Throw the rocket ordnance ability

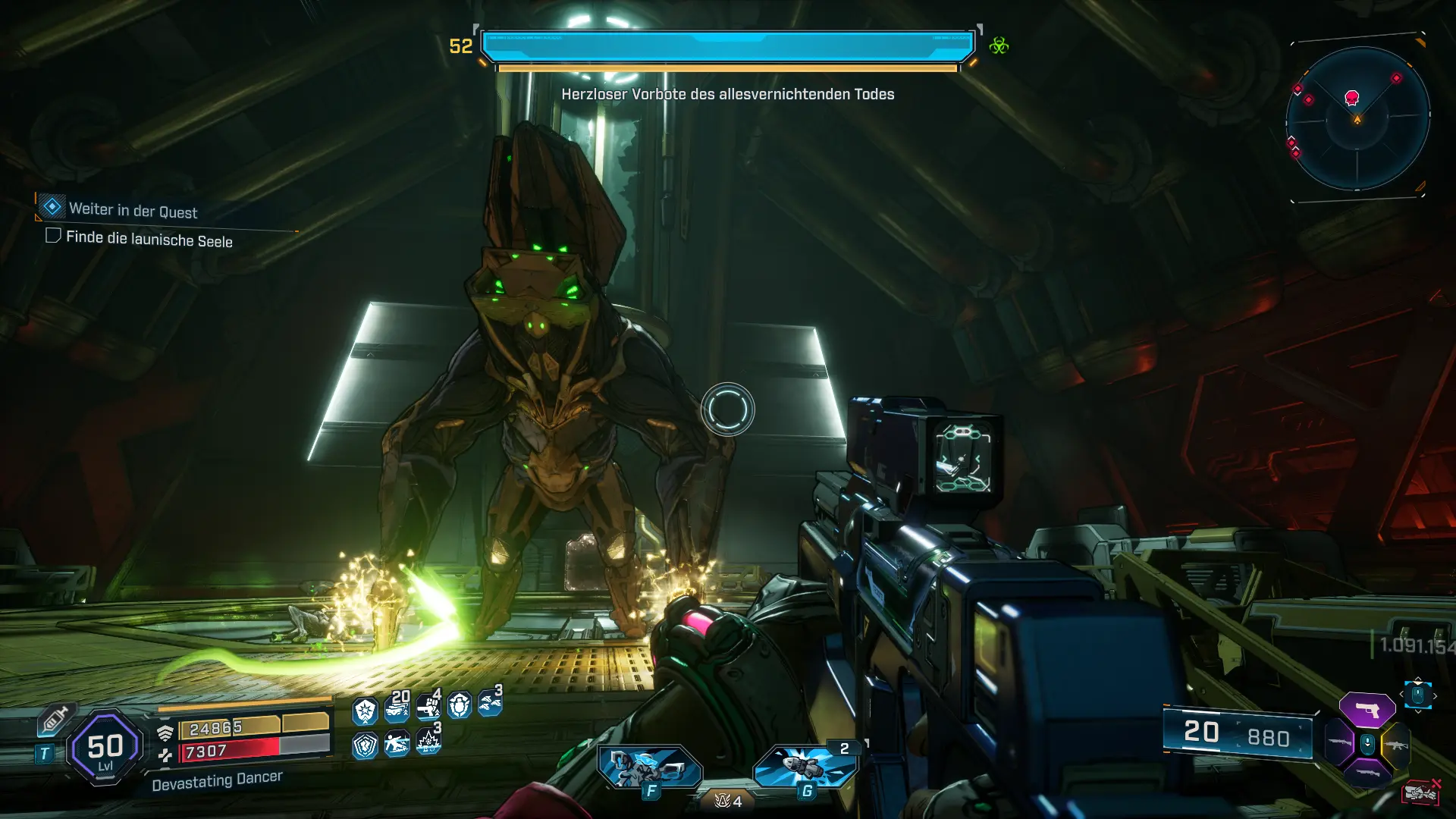[x=804, y=766]
